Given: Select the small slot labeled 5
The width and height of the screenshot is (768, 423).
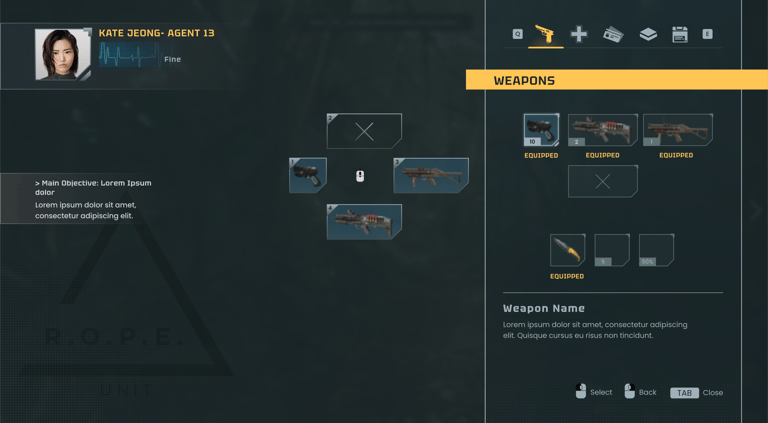Looking at the screenshot, I should (611, 250).
